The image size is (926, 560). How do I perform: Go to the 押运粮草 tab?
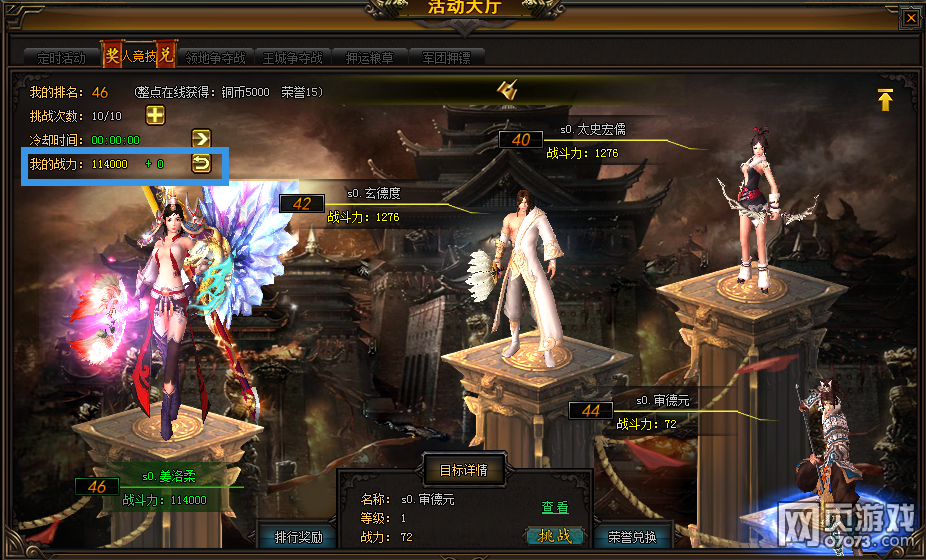[371, 58]
